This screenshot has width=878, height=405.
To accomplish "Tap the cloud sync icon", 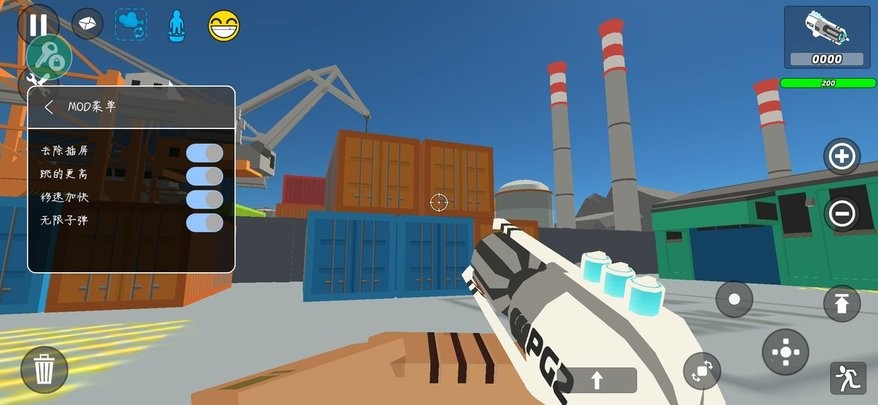I will [131, 24].
